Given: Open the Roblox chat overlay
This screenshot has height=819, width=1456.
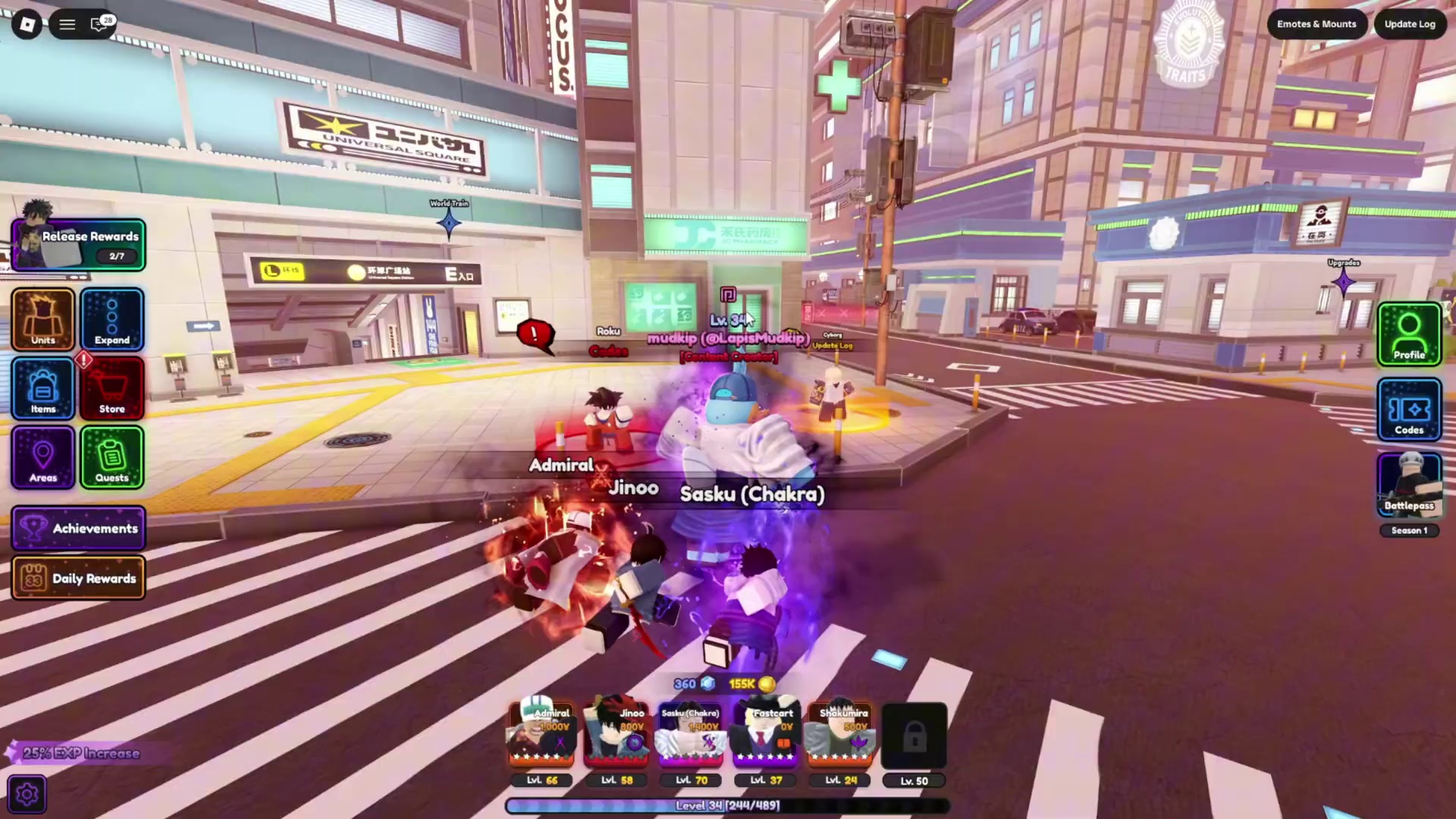Looking at the screenshot, I should coord(99,24).
